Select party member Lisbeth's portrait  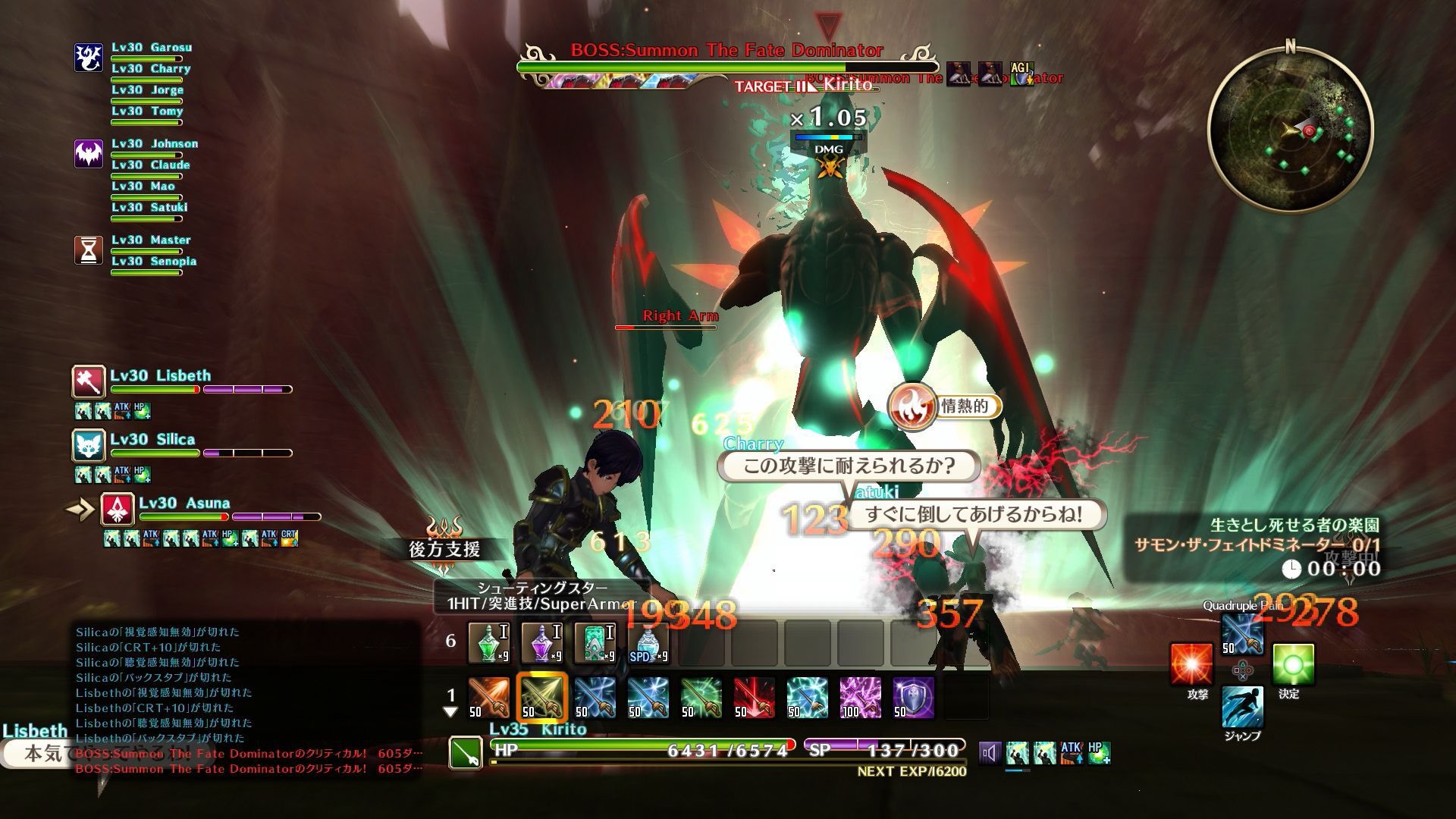coord(89,381)
